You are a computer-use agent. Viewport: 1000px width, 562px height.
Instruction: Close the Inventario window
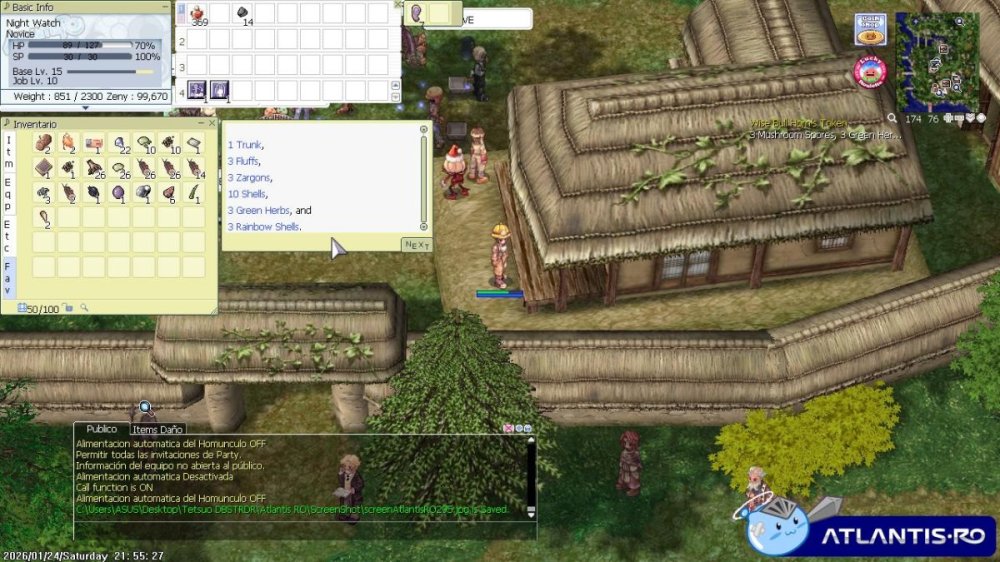click(213, 123)
